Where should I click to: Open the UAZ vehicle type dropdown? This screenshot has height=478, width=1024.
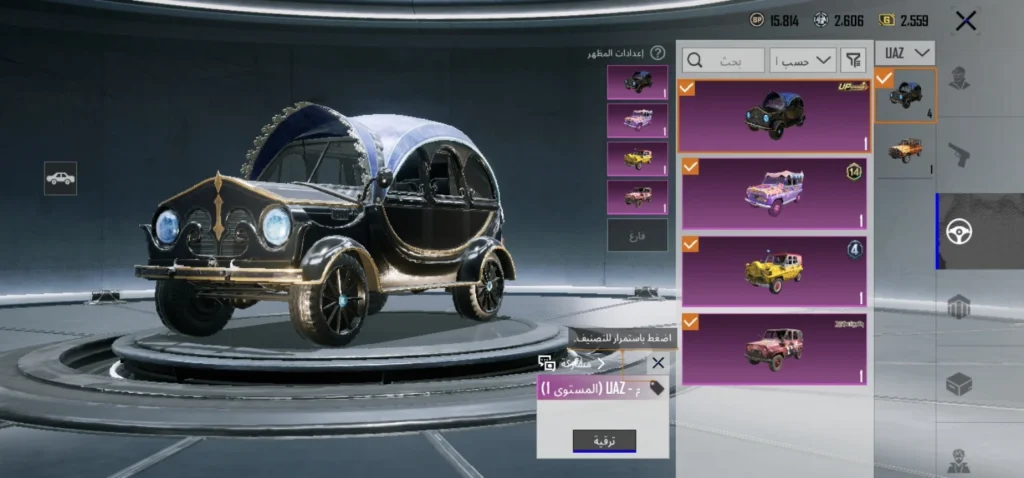click(x=905, y=53)
